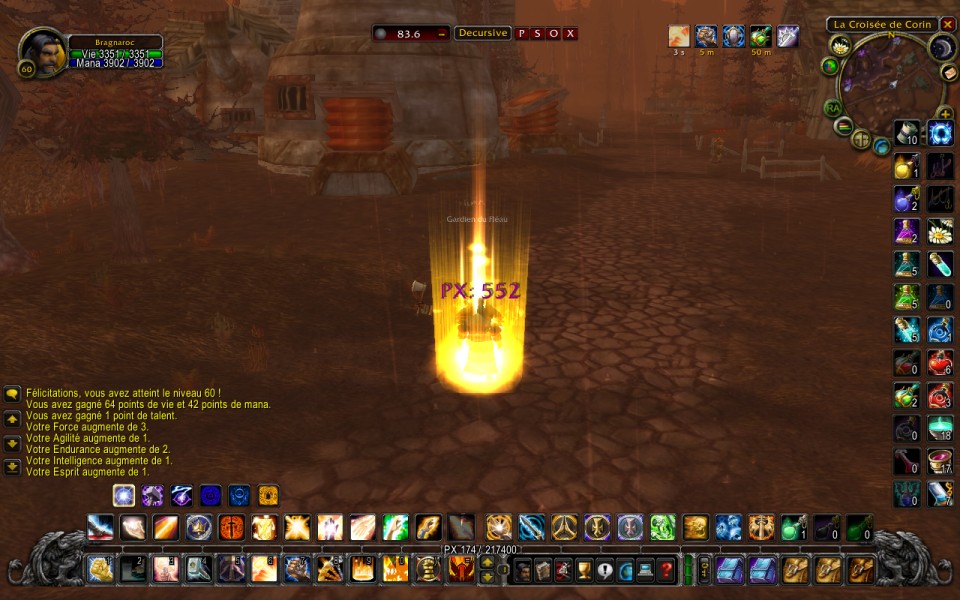The width and height of the screenshot is (960, 600).
Task: Close the minimap with the red X
Action: tap(948, 25)
